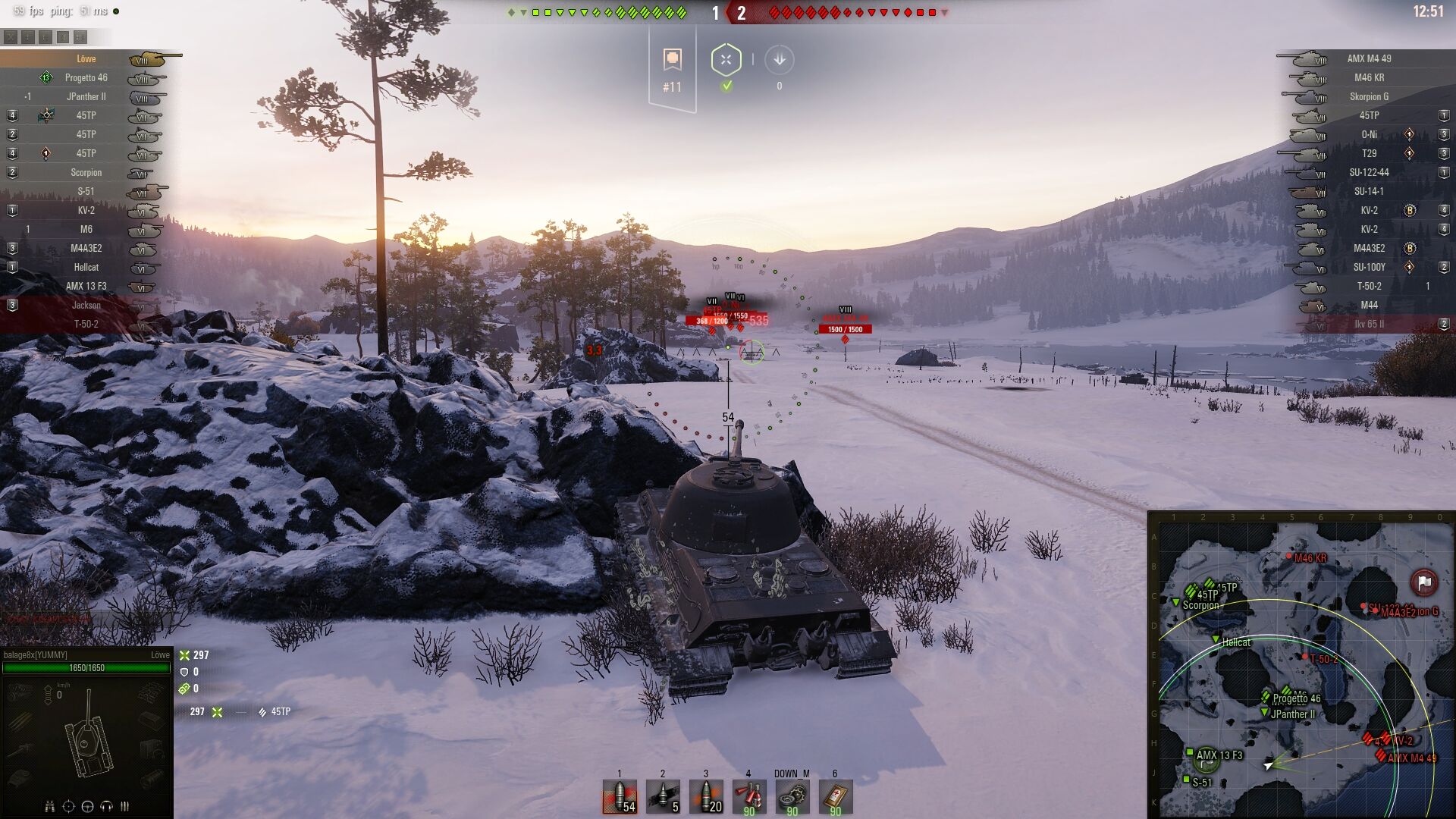Click the allied base flag on minimap
Viewport: 1456px width, 819px height.
pyautogui.click(x=1206, y=759)
